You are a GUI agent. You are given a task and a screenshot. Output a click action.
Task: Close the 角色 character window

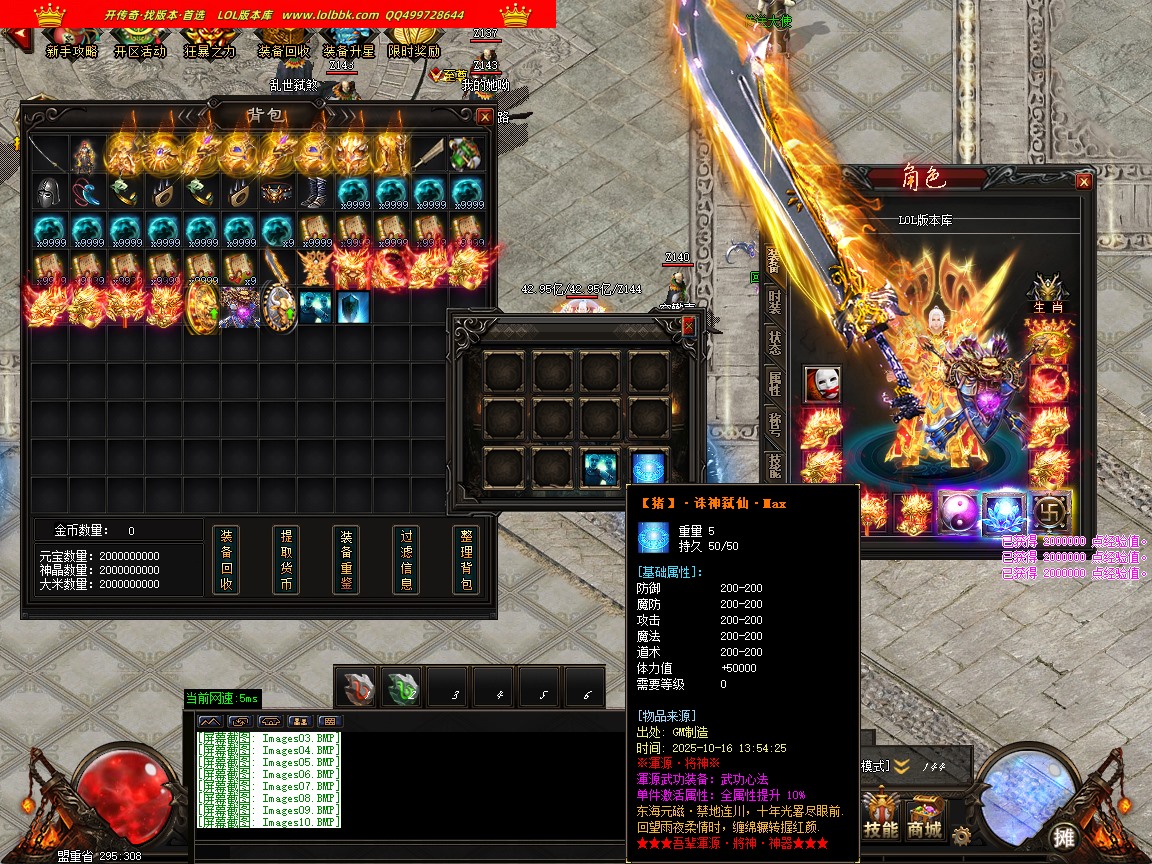coord(1084,182)
